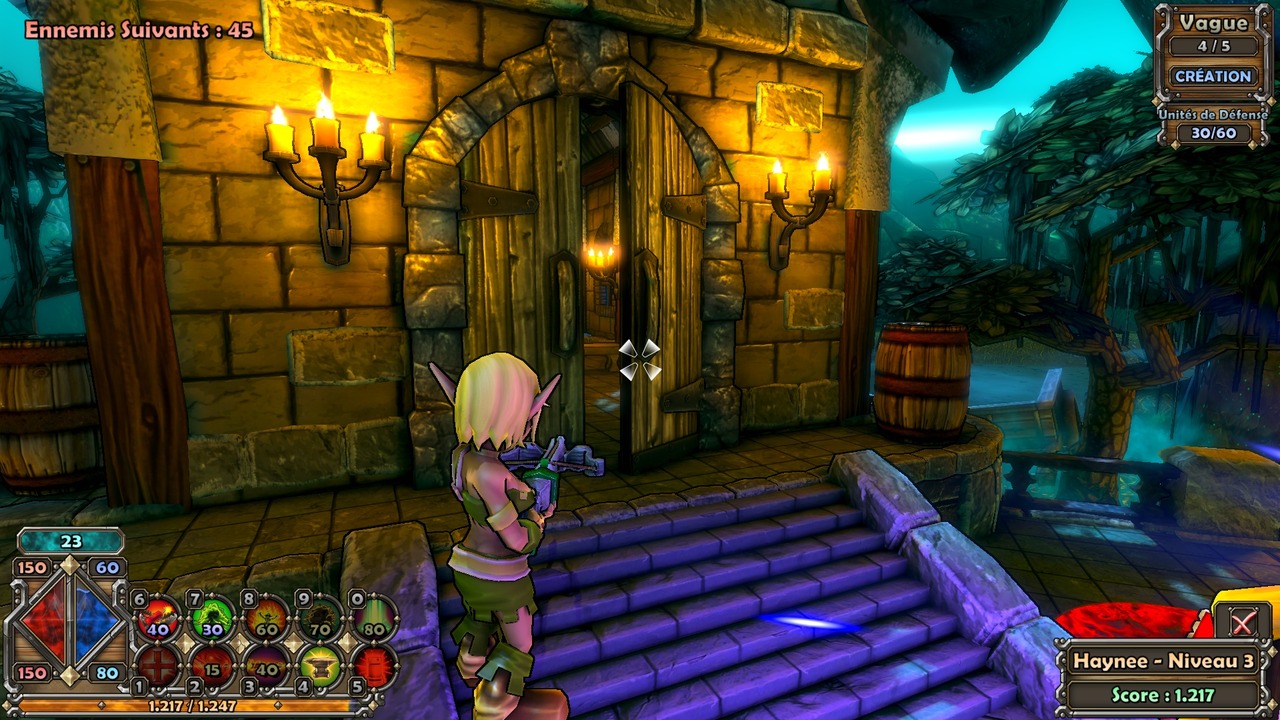Select the skill bound to slot 0
1280x720 pixels.
tap(373, 617)
